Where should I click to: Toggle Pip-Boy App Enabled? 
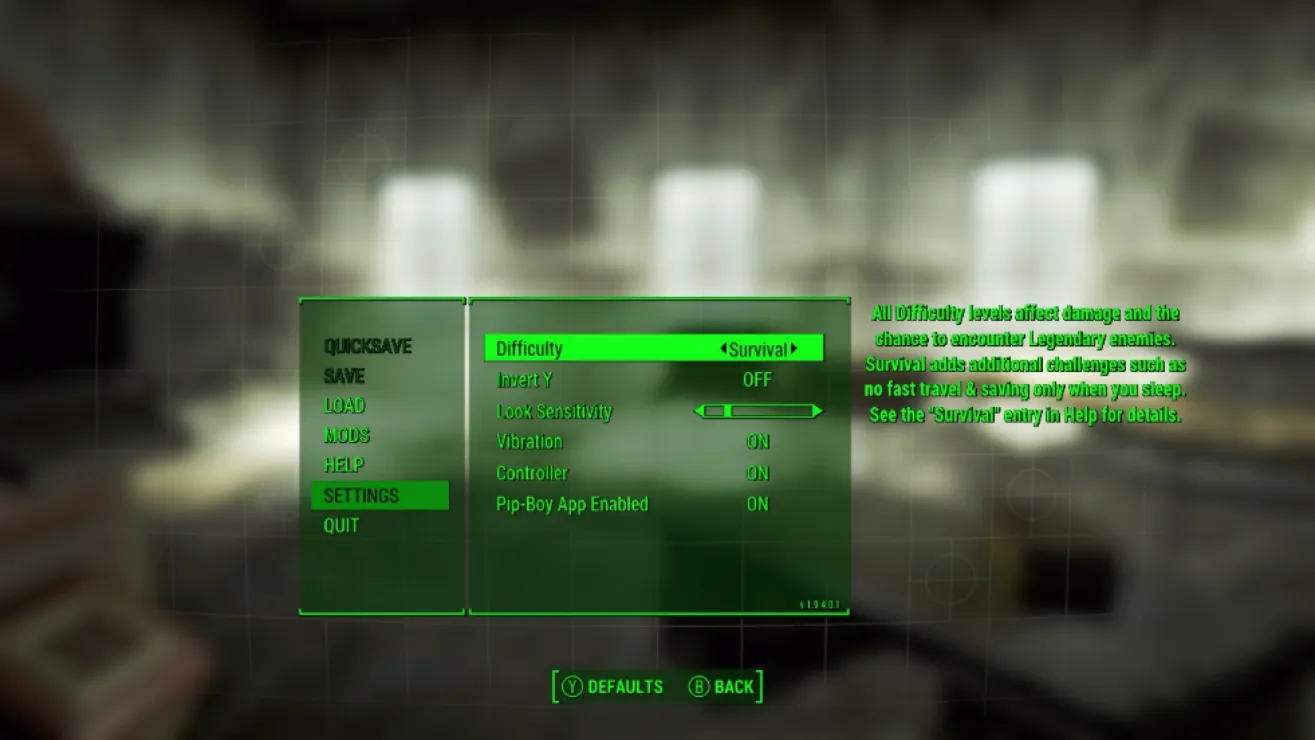pos(757,504)
